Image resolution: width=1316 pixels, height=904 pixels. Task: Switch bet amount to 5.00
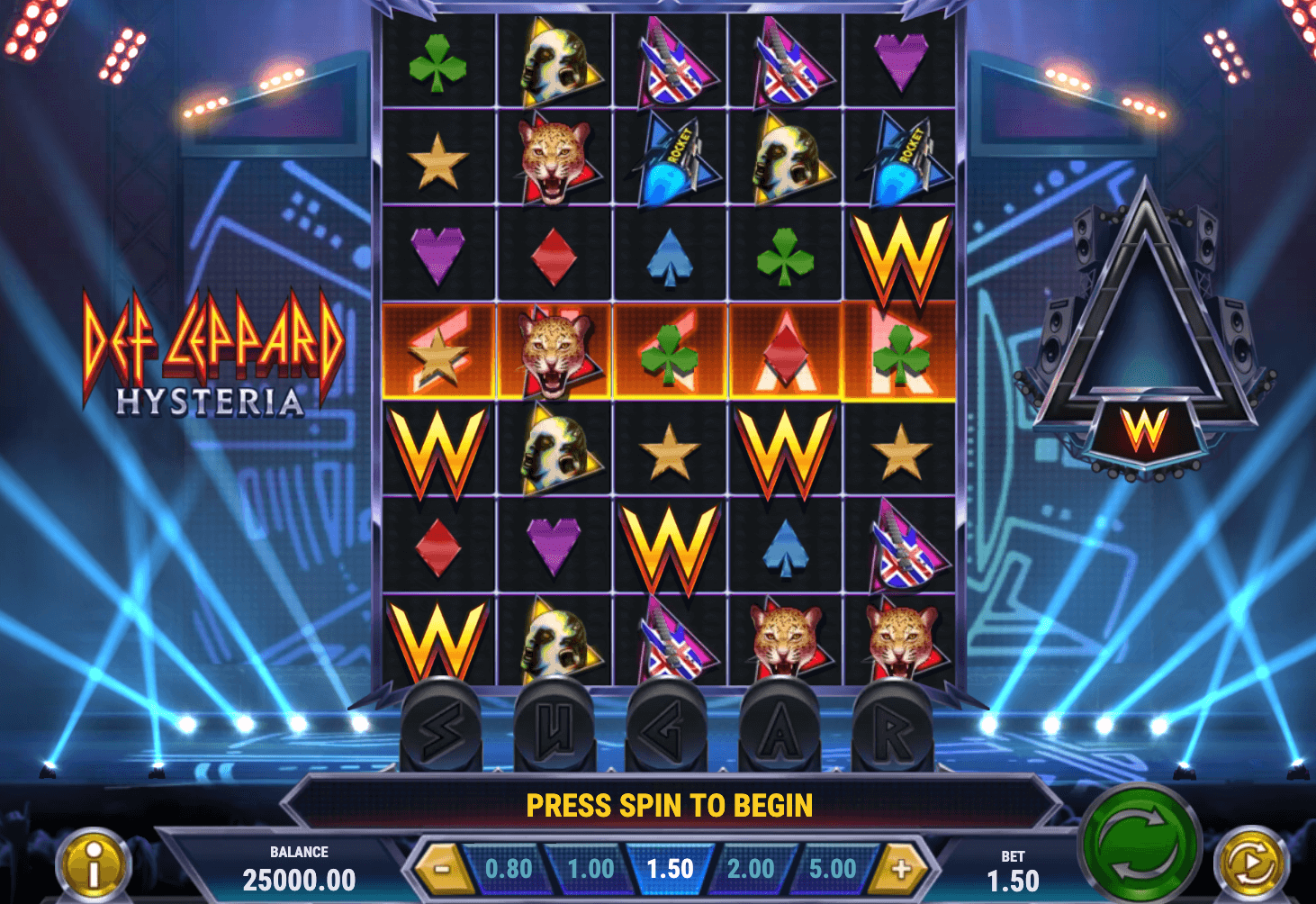(833, 868)
